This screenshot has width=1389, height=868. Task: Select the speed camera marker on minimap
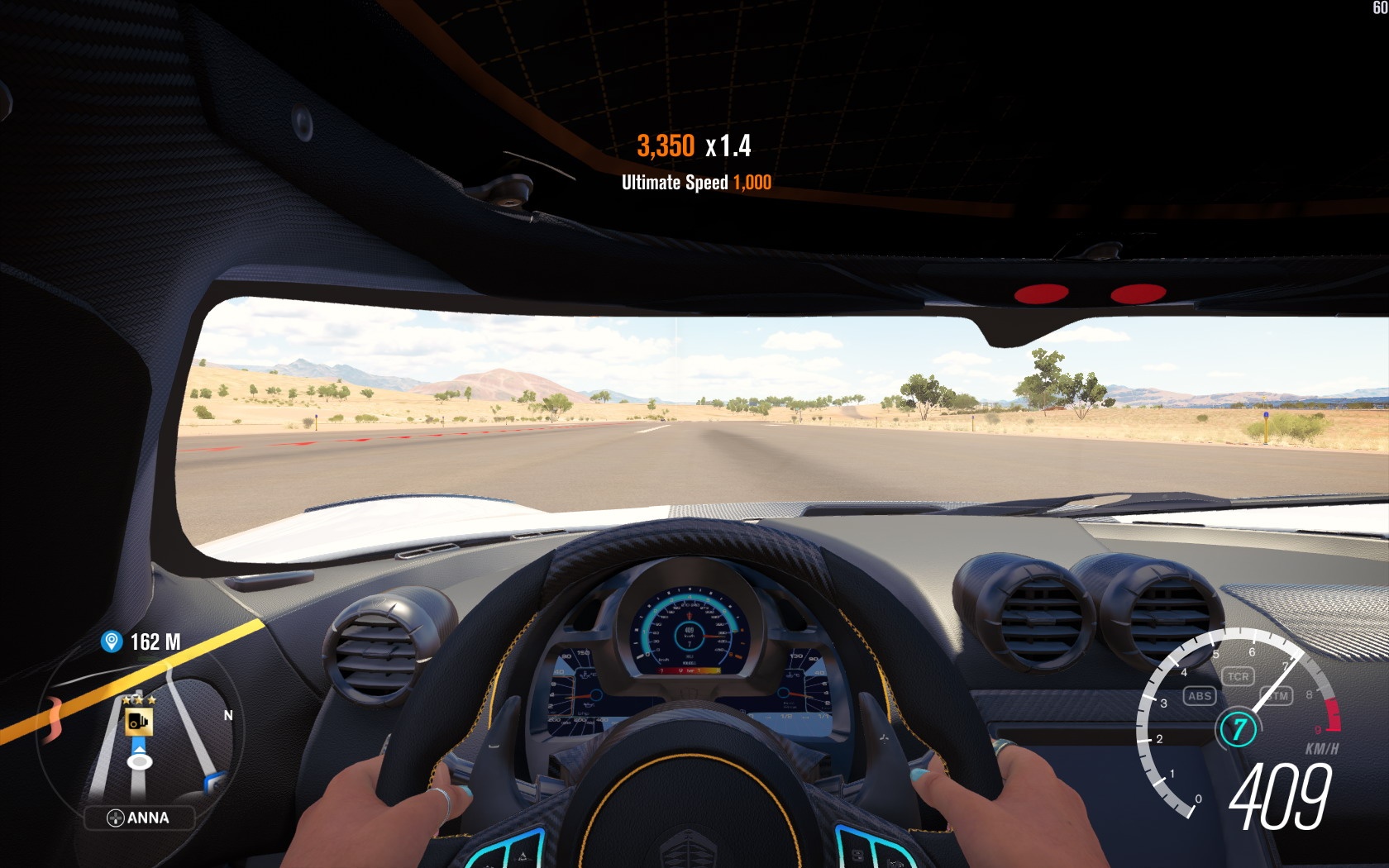pyautogui.click(x=138, y=722)
